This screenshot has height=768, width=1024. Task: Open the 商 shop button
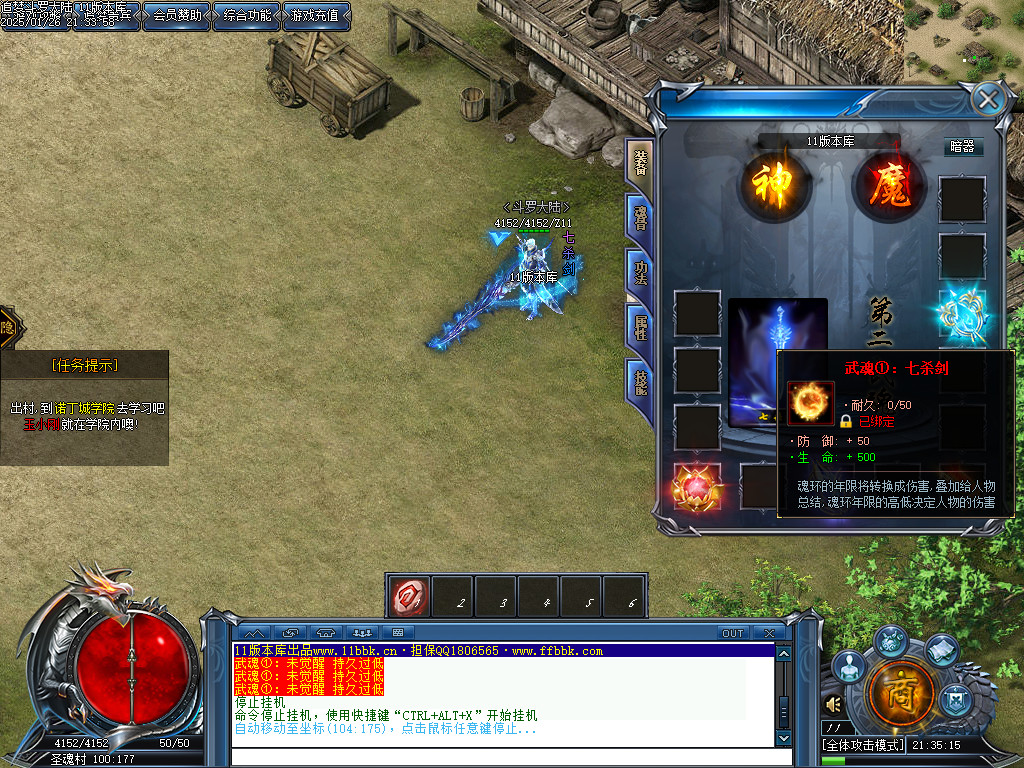coord(901,691)
